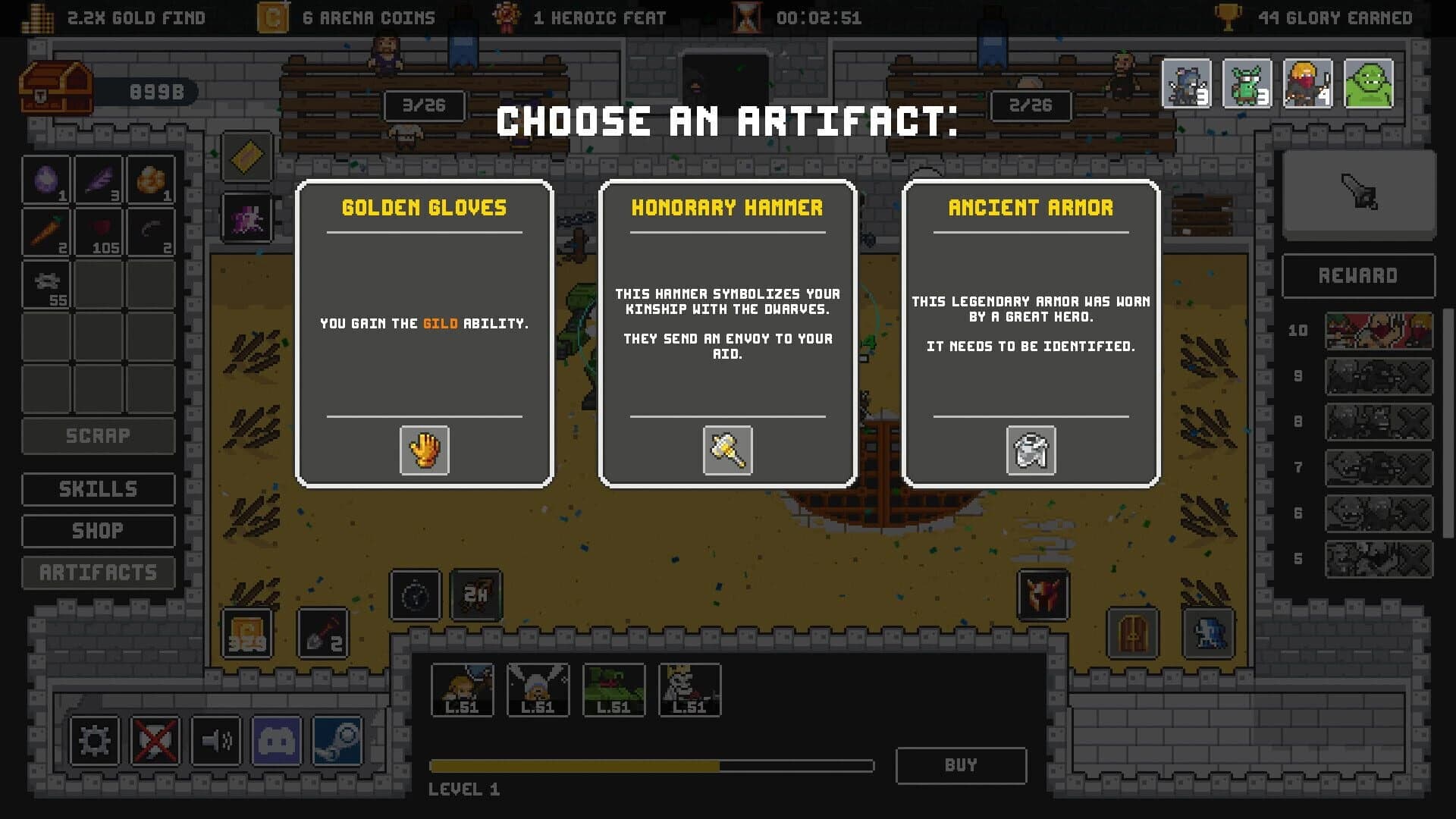Image resolution: width=1456 pixels, height=819 pixels.
Task: Switch to the Skills panel
Action: pos(98,488)
